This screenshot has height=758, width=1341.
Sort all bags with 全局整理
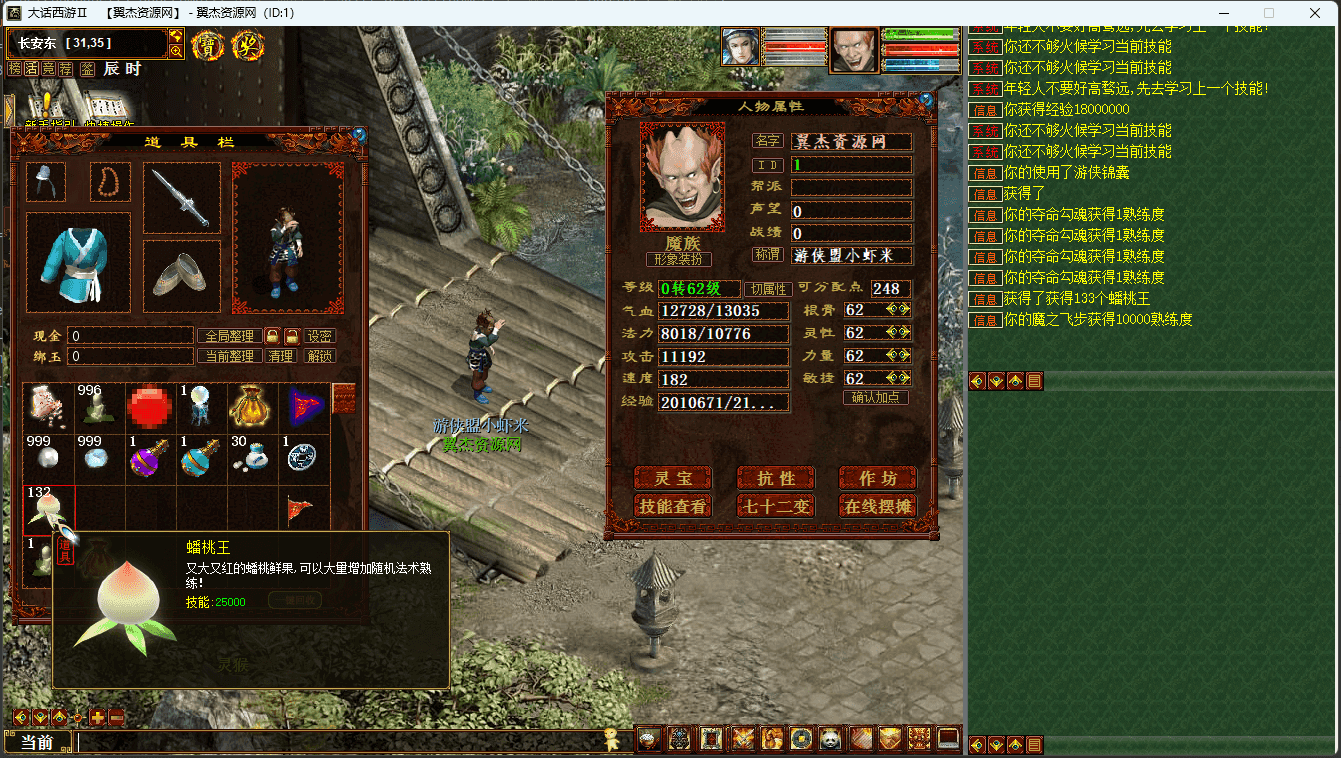point(229,336)
